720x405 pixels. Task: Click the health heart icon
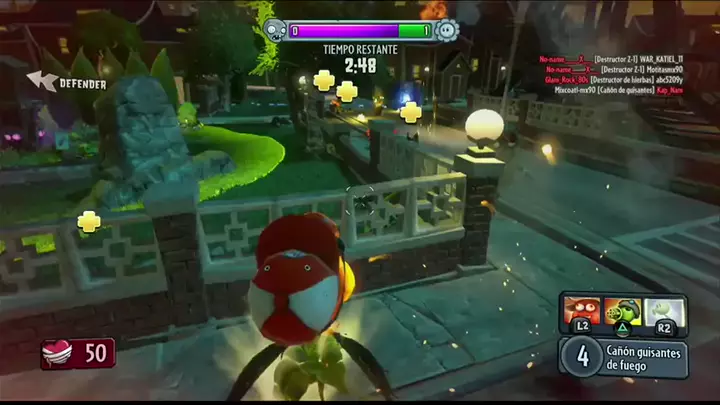point(55,353)
